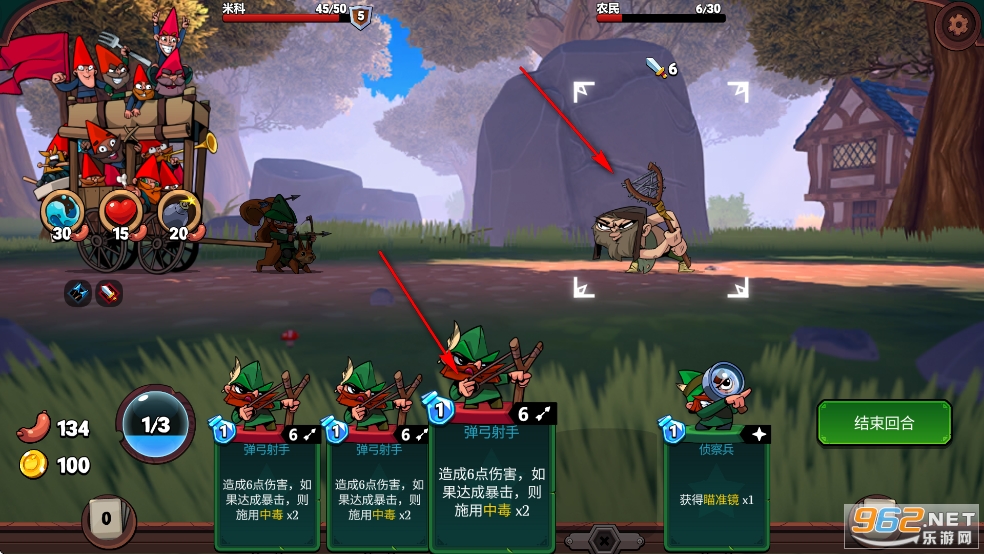Activate the bomb ability costing 20

tap(179, 212)
